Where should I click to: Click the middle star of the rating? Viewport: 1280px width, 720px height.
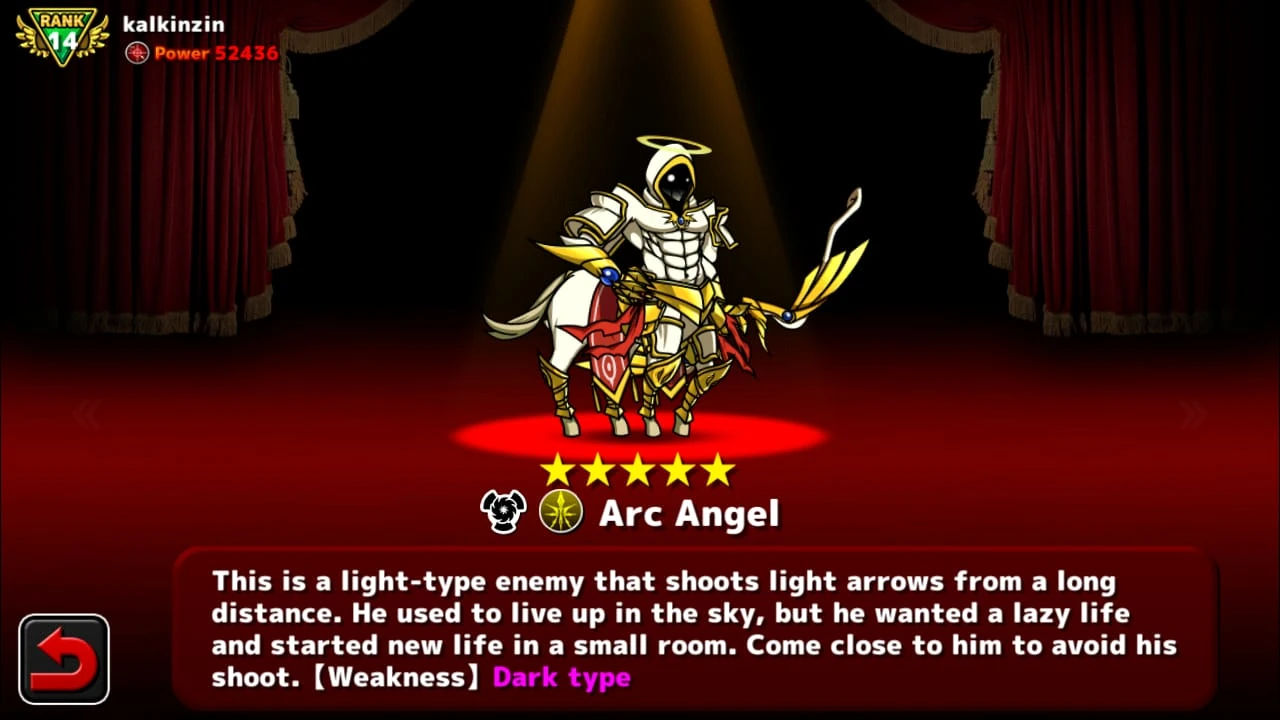[x=640, y=468]
